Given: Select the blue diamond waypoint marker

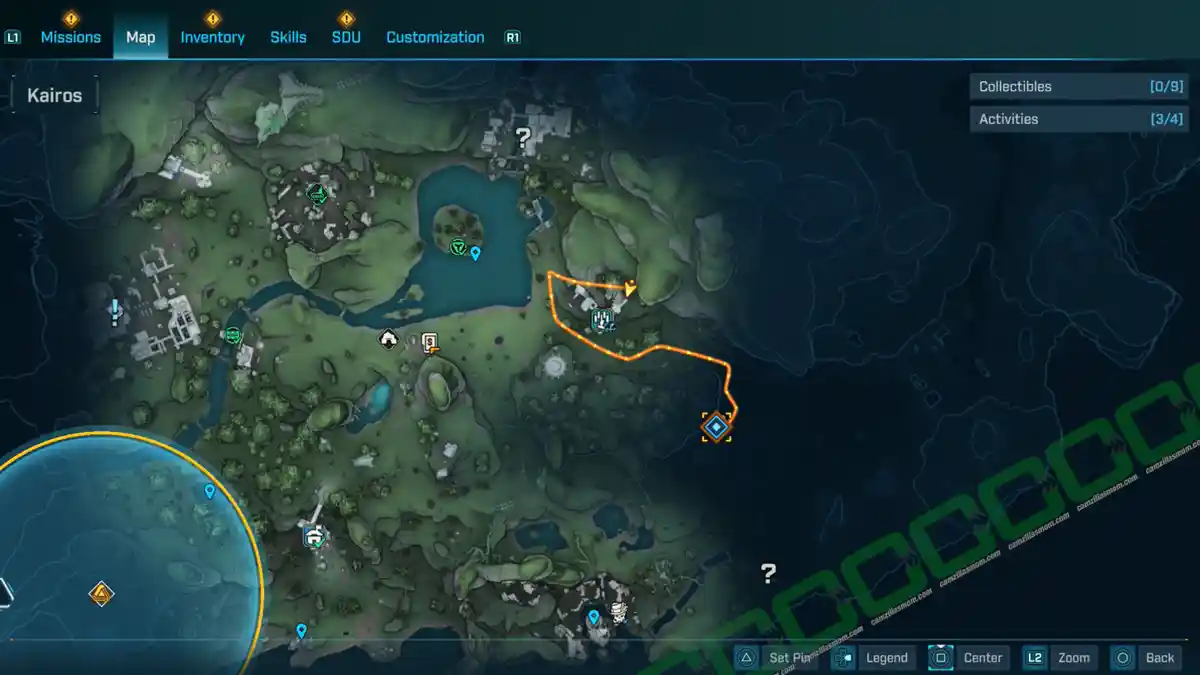Looking at the screenshot, I should click(716, 427).
